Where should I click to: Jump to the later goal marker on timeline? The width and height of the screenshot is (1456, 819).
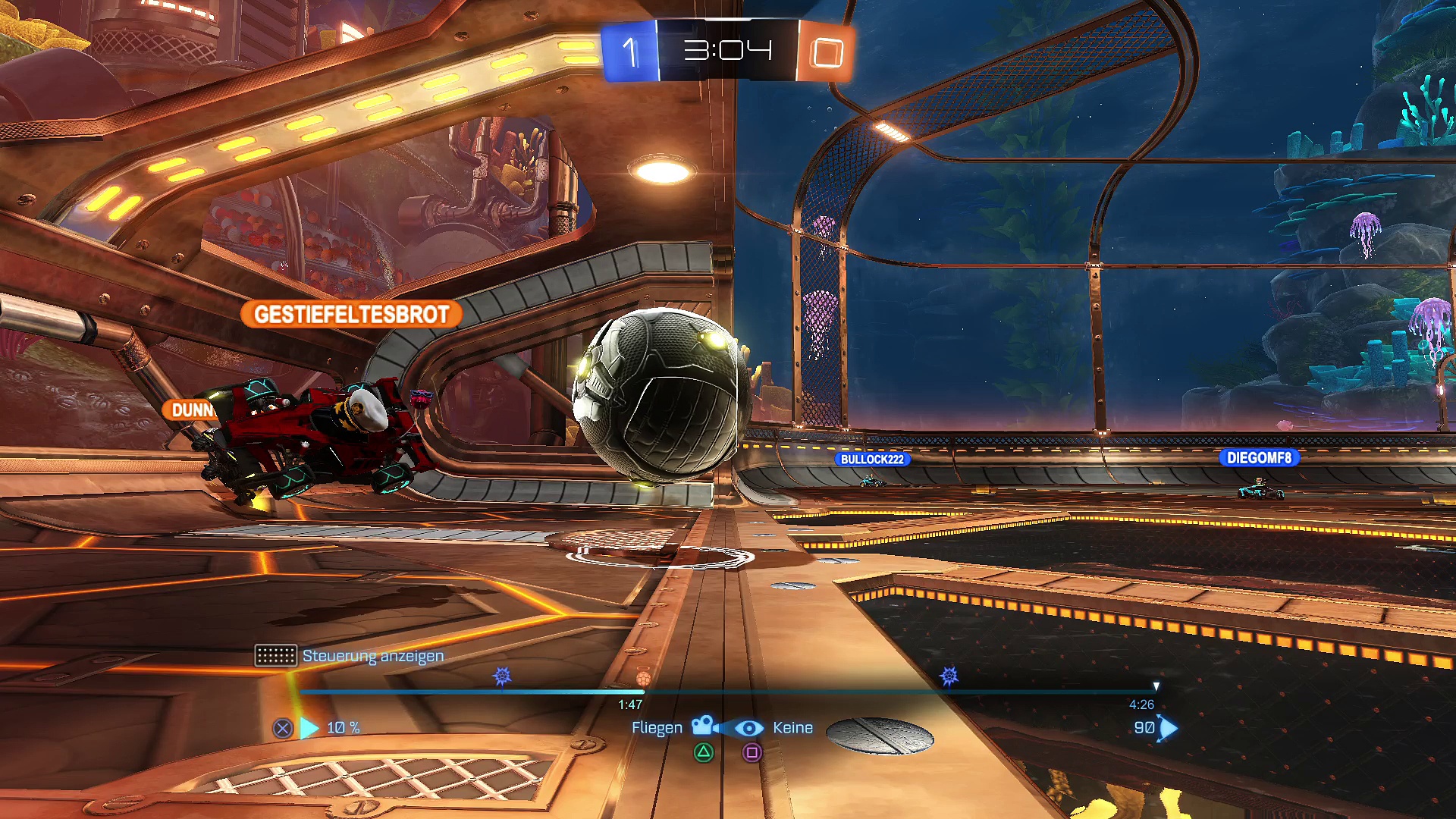point(949,676)
